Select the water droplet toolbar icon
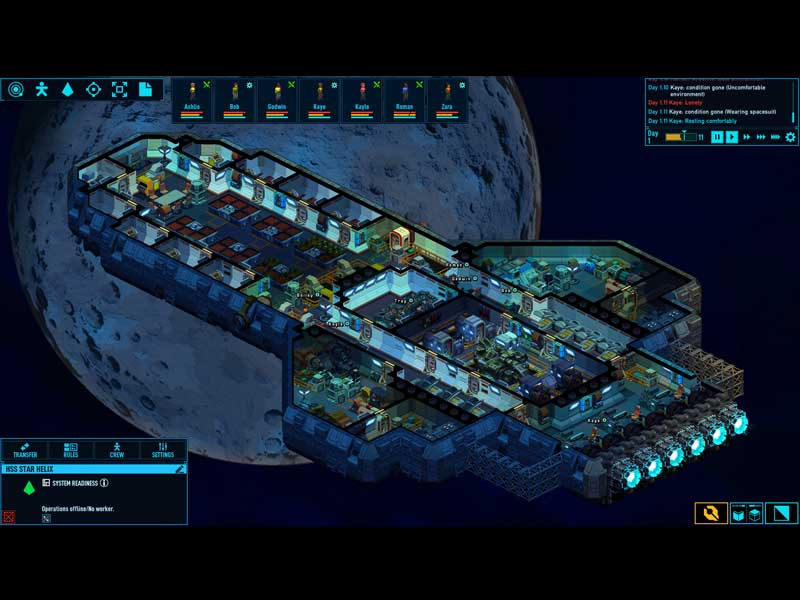The image size is (800, 600). tap(68, 89)
